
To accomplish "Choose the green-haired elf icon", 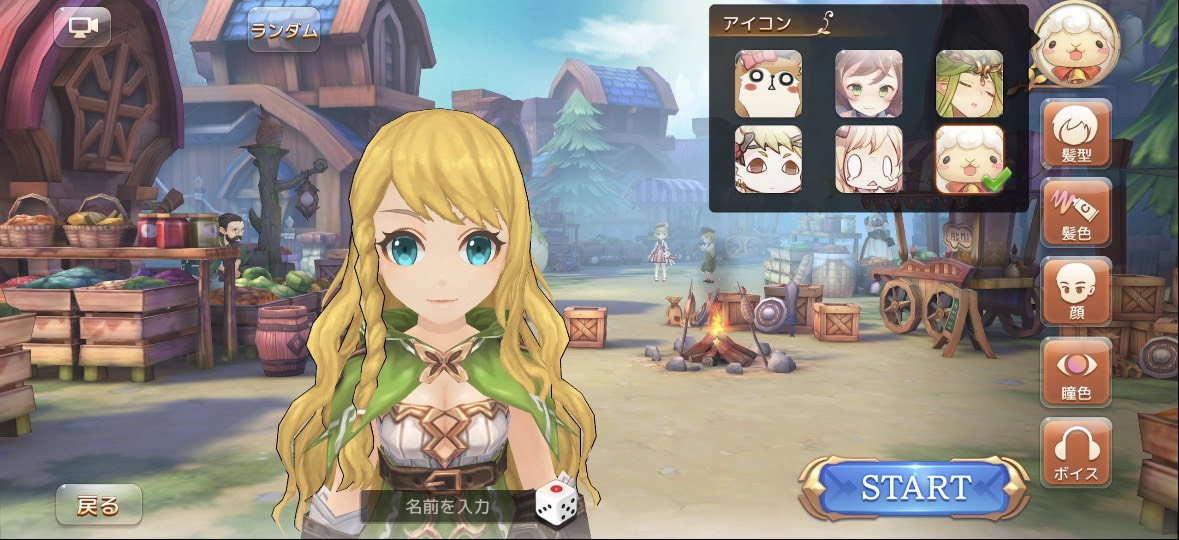I will [969, 84].
